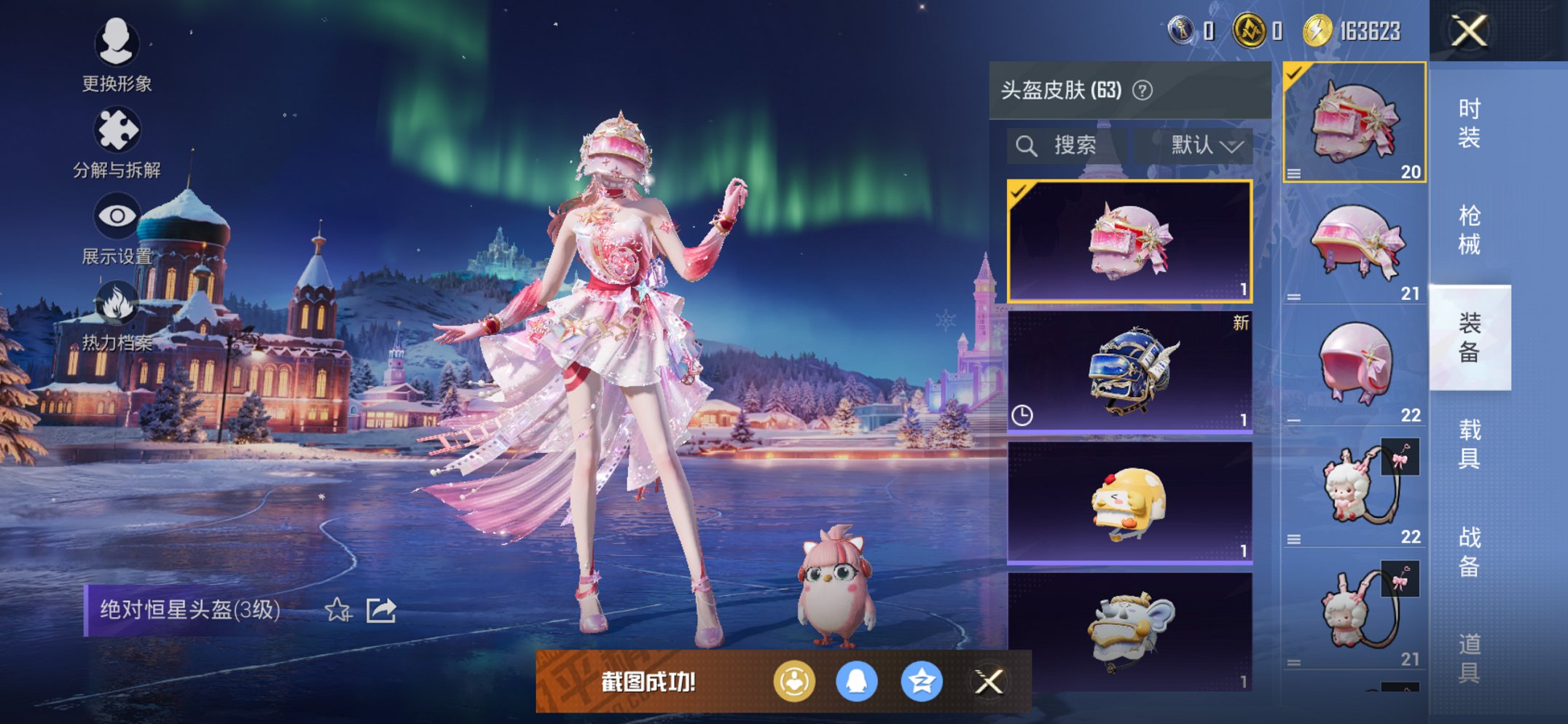Click the 搜索 search field
1568x724 pixels.
(x=1071, y=143)
